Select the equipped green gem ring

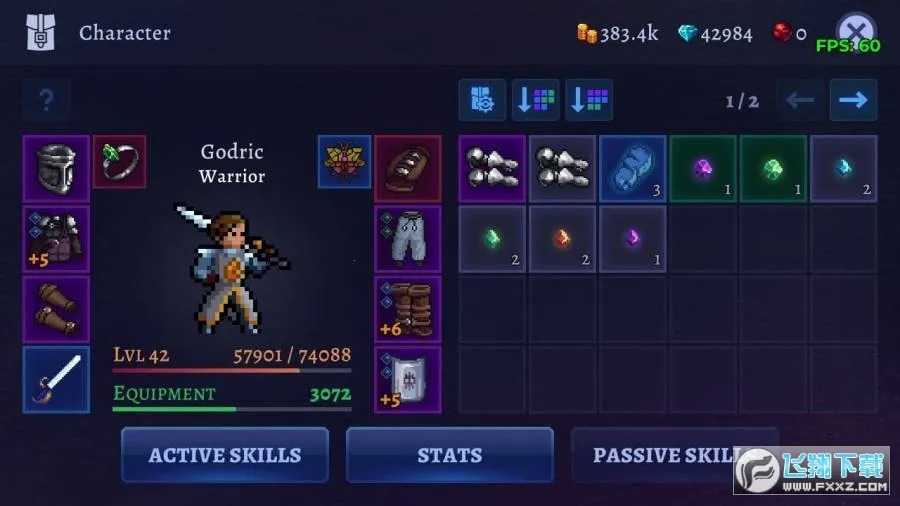pos(120,161)
